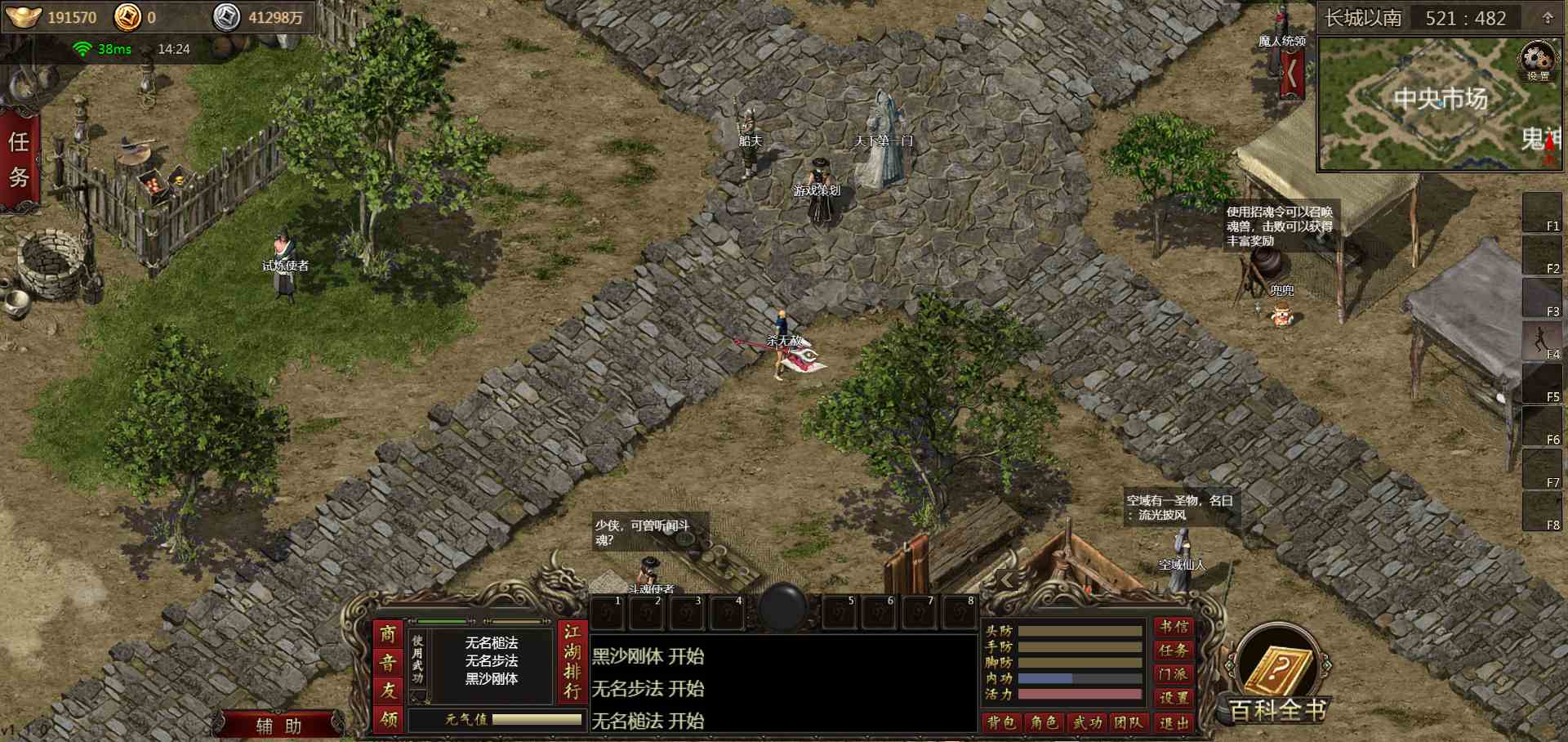The height and width of the screenshot is (742, 1568).
Task: Open the 江湖排行 ranking board
Action: [x=572, y=662]
